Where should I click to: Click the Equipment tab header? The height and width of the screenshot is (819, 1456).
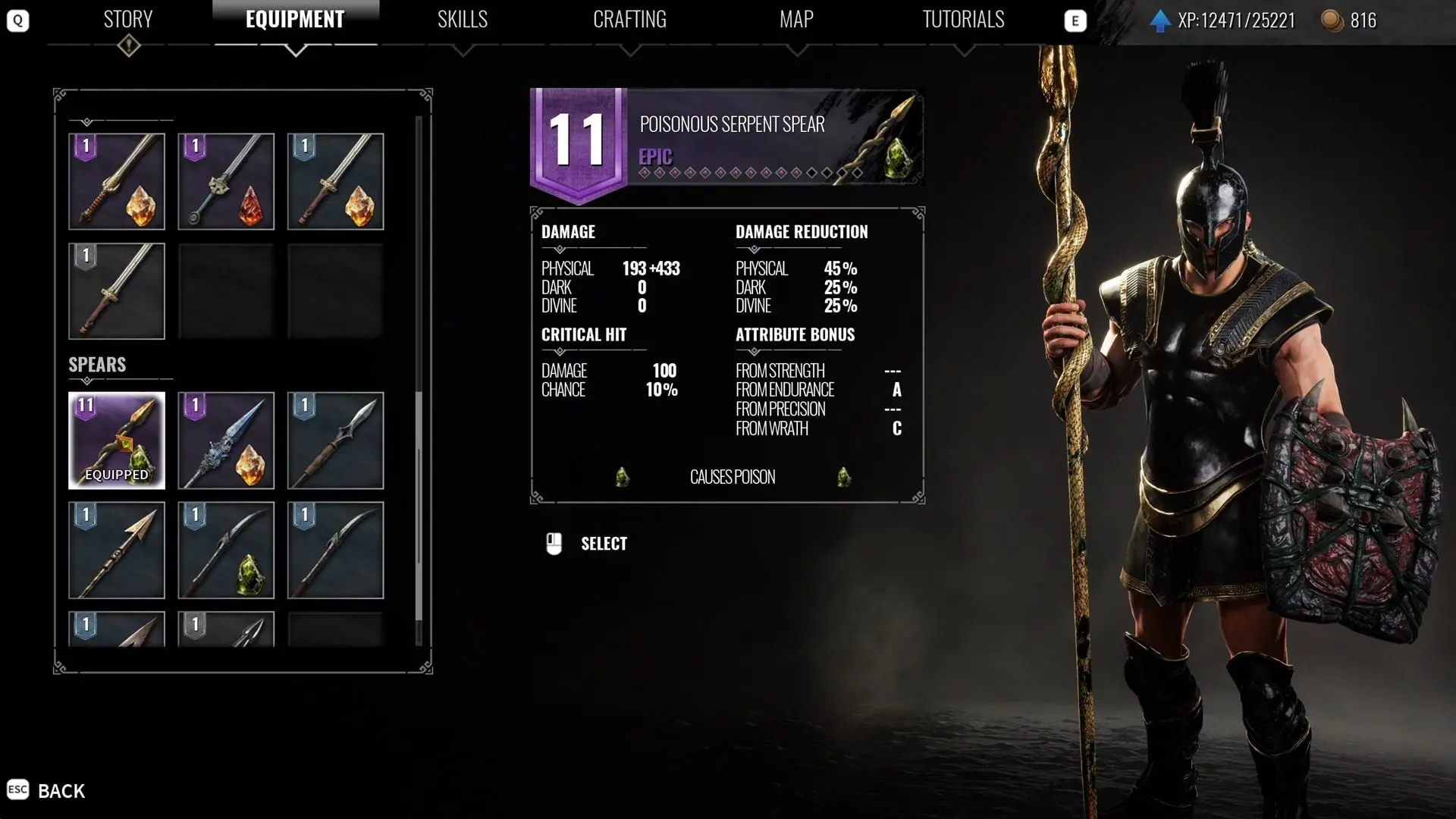[295, 20]
